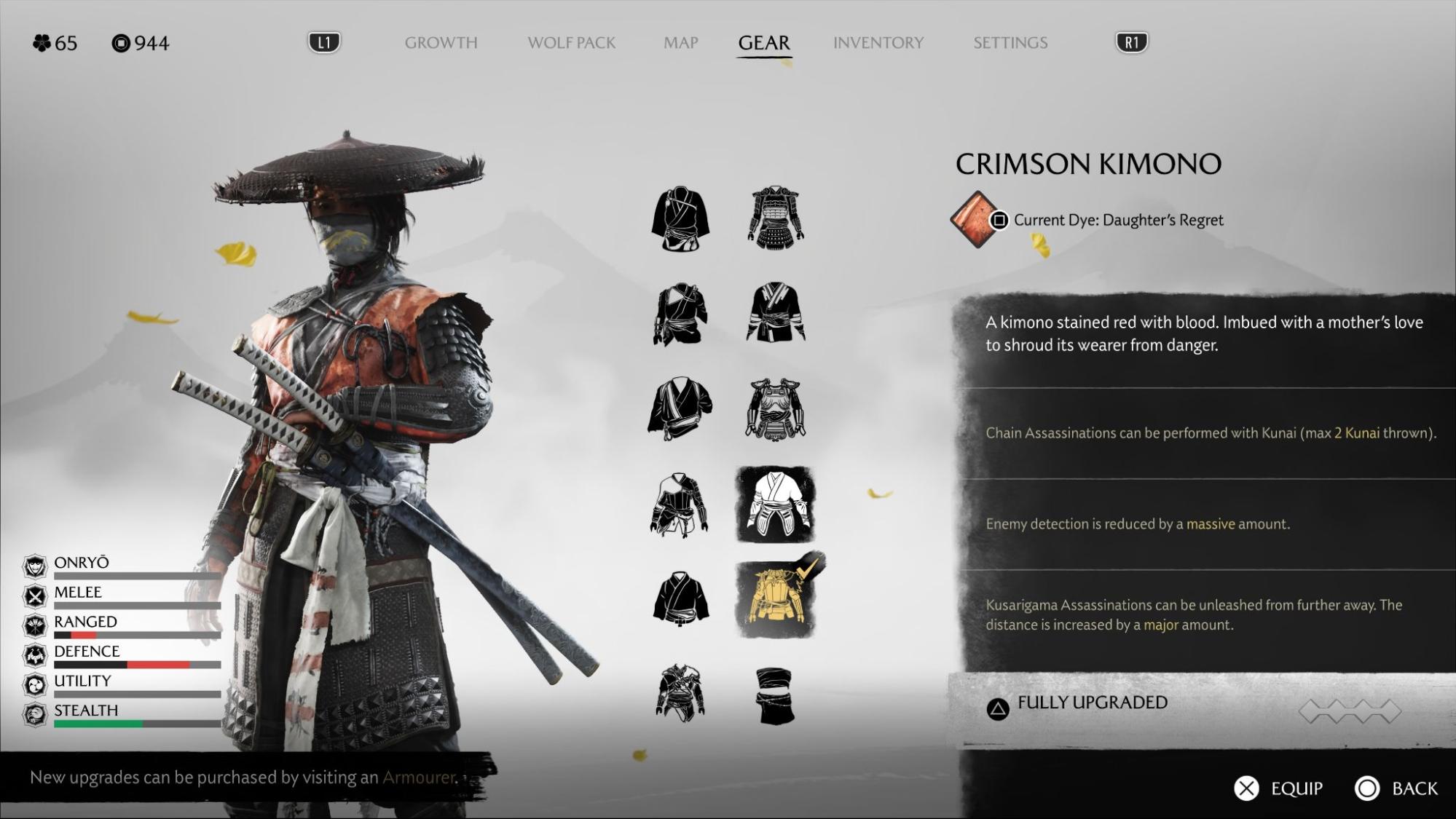Open the Wolf Pack tab
The height and width of the screenshot is (819, 1456).
click(571, 43)
